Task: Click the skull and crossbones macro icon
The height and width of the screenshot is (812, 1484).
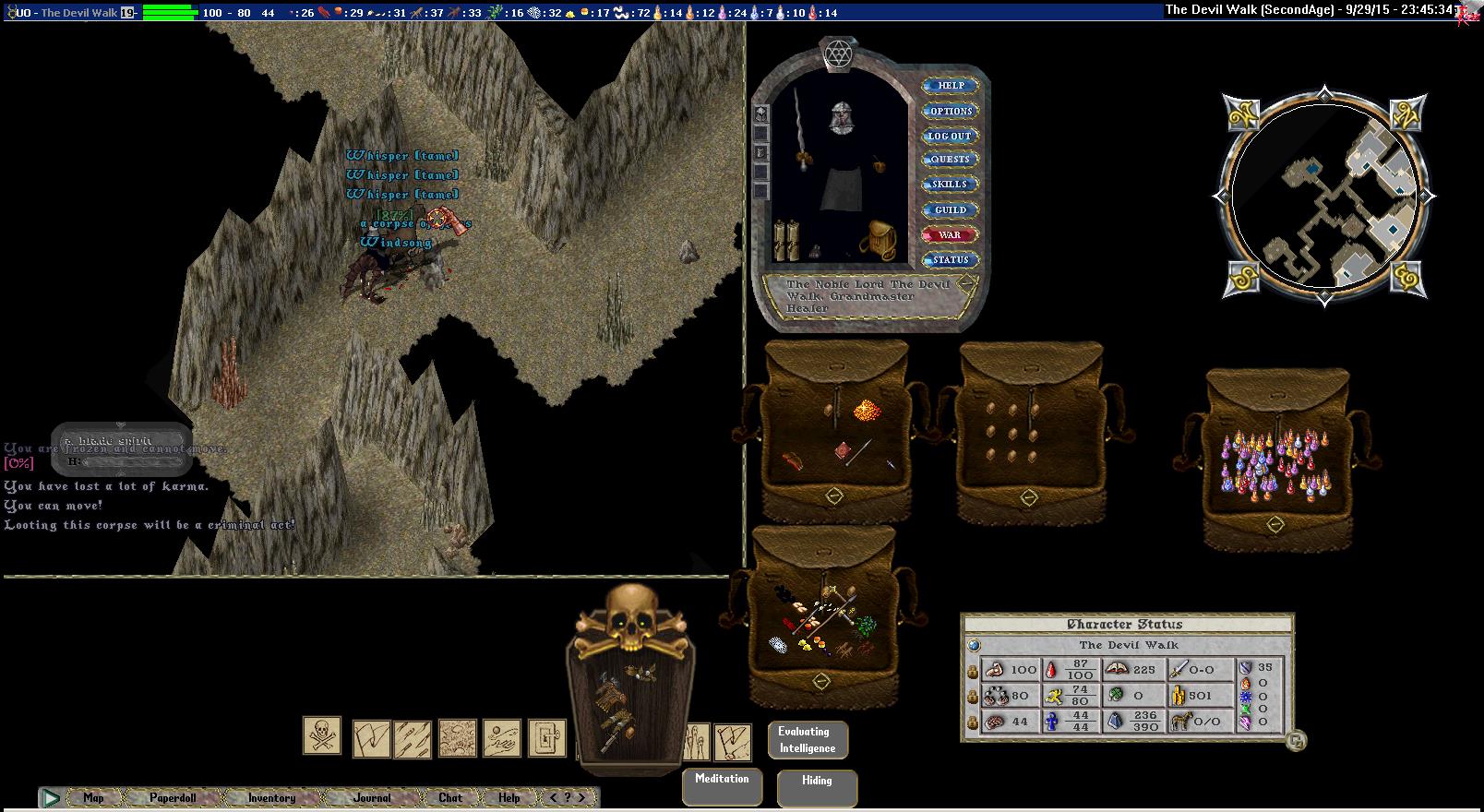Action: click(x=322, y=736)
